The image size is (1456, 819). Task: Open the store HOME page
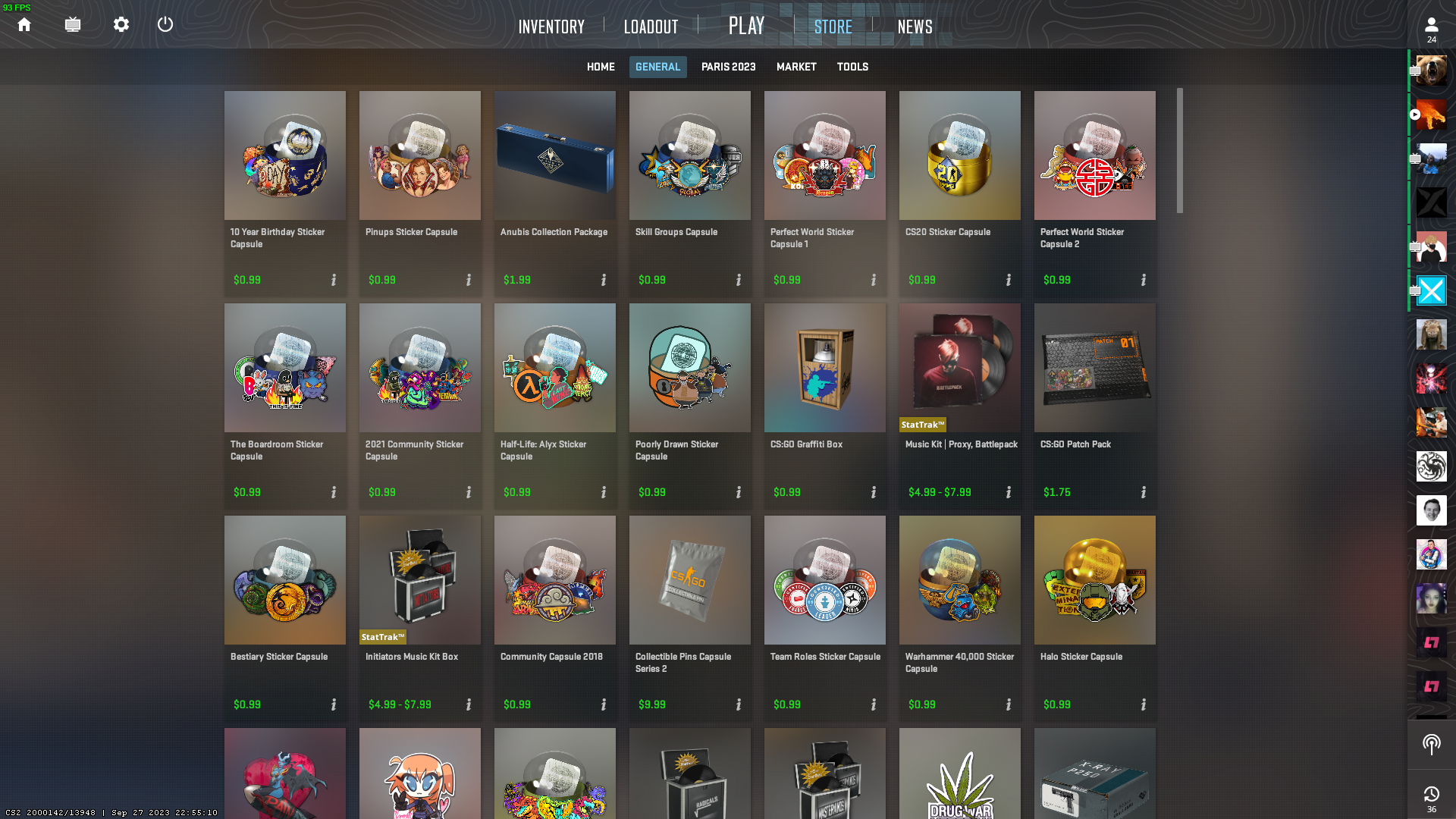600,67
